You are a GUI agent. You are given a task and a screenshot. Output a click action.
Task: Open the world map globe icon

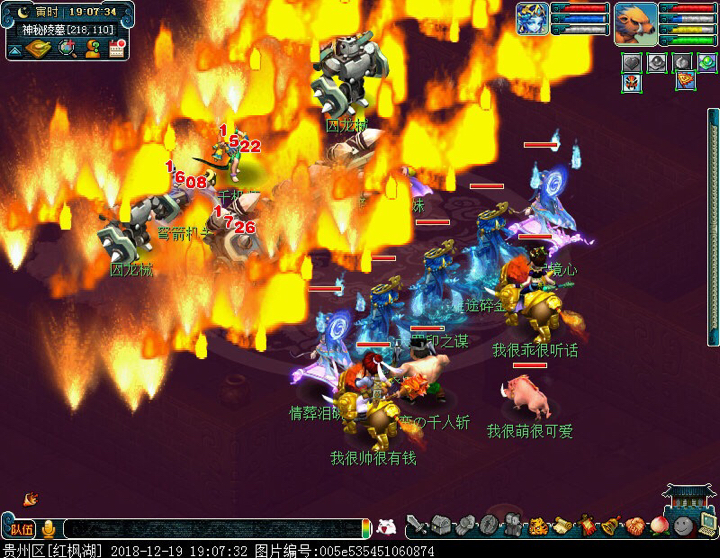67,48
